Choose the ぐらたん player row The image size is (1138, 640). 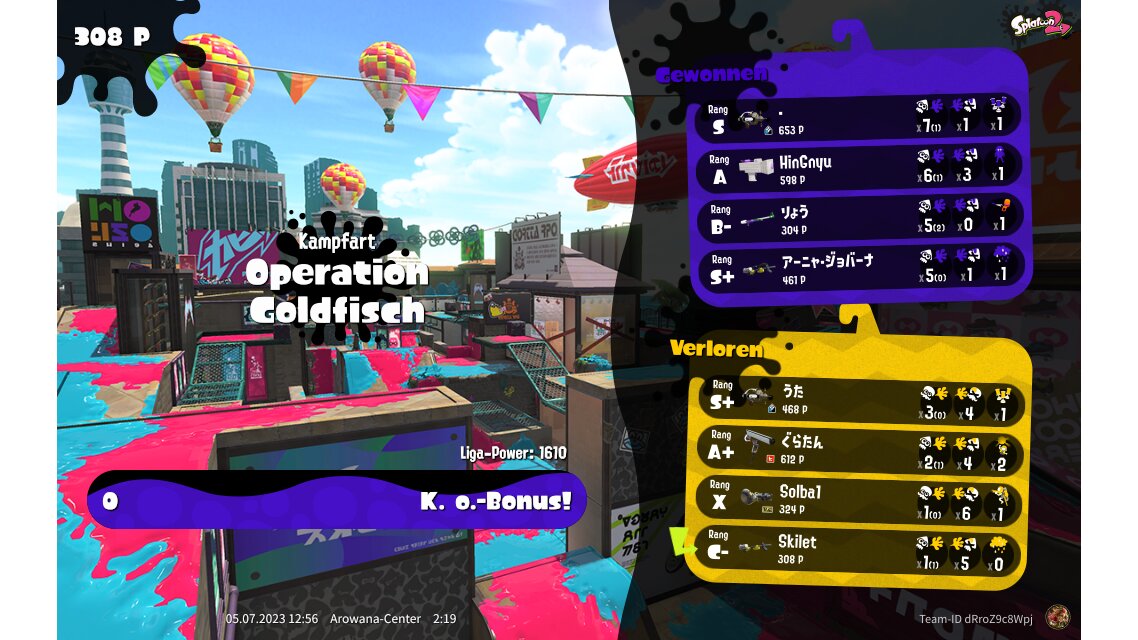tap(859, 449)
